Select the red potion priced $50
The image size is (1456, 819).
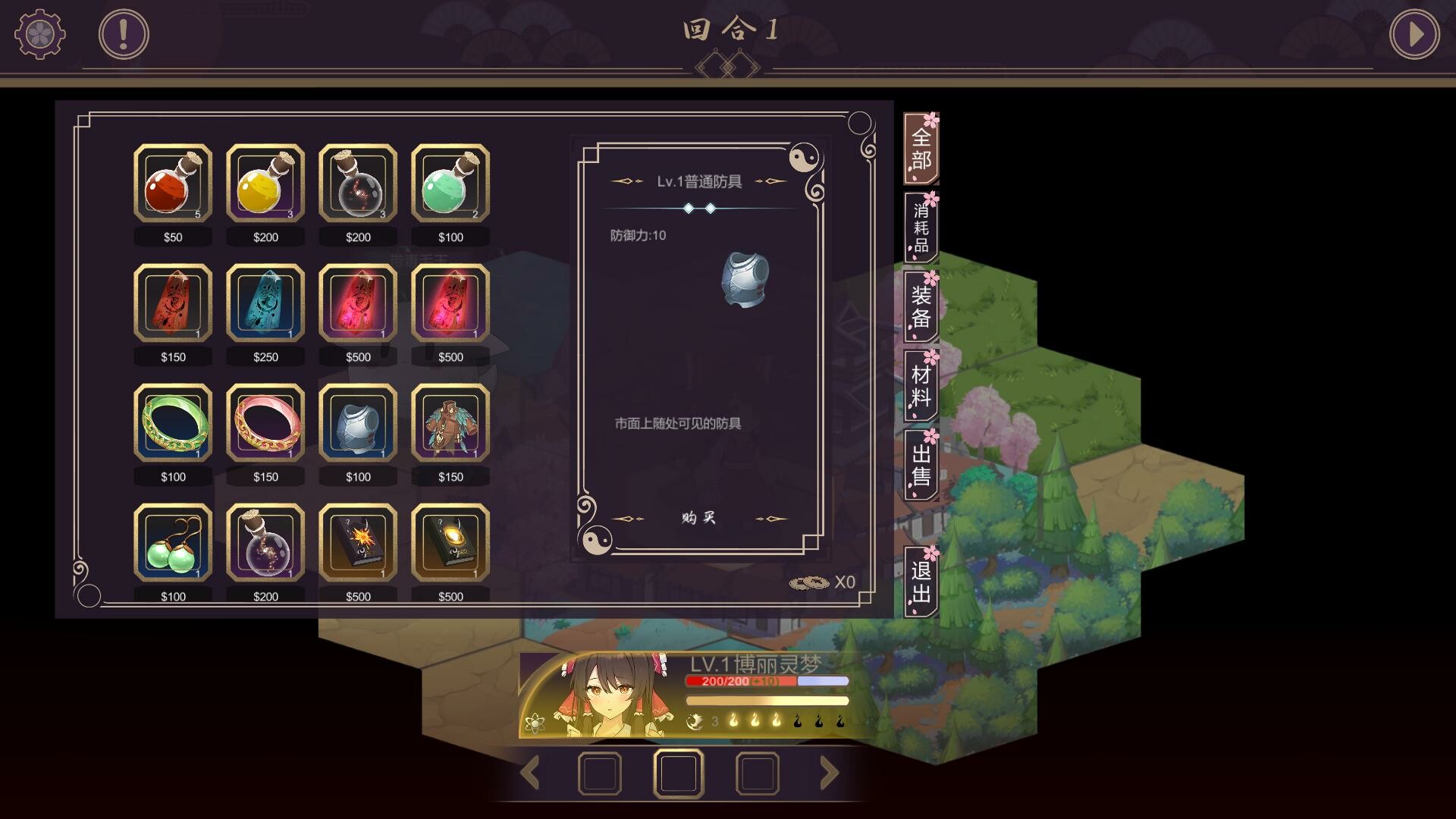coord(173,184)
